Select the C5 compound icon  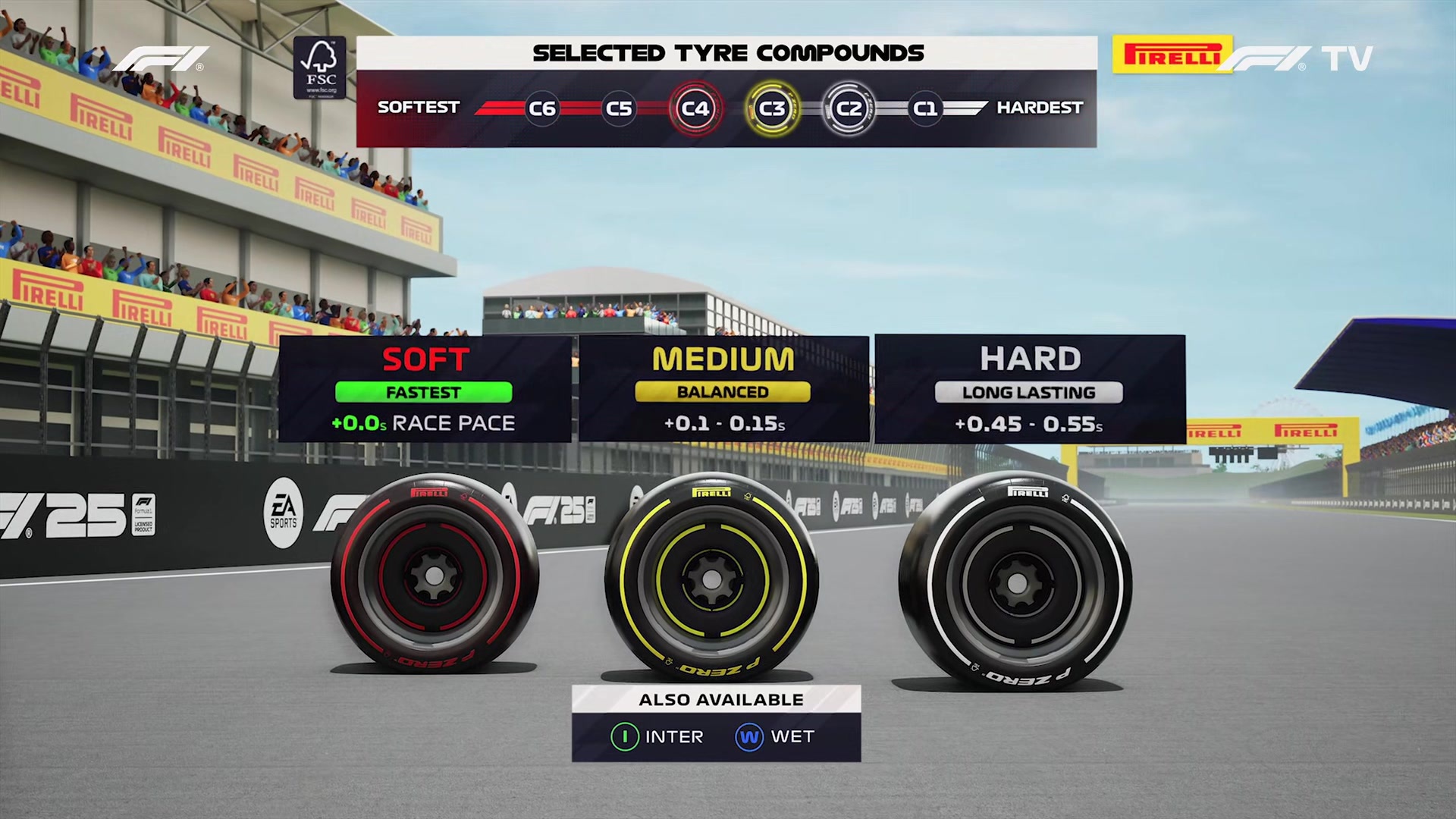(x=618, y=108)
